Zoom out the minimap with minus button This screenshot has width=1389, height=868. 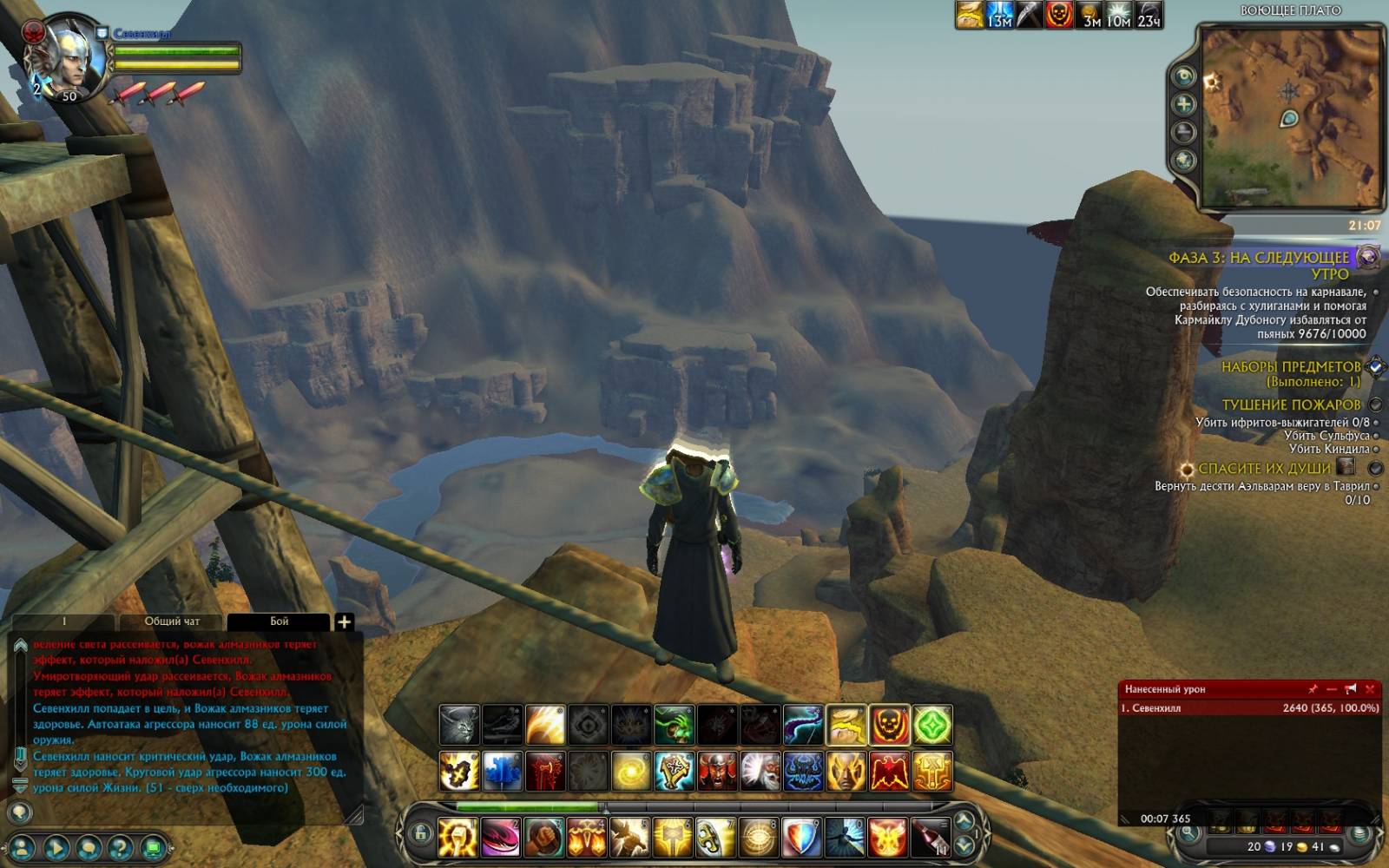click(x=1183, y=132)
